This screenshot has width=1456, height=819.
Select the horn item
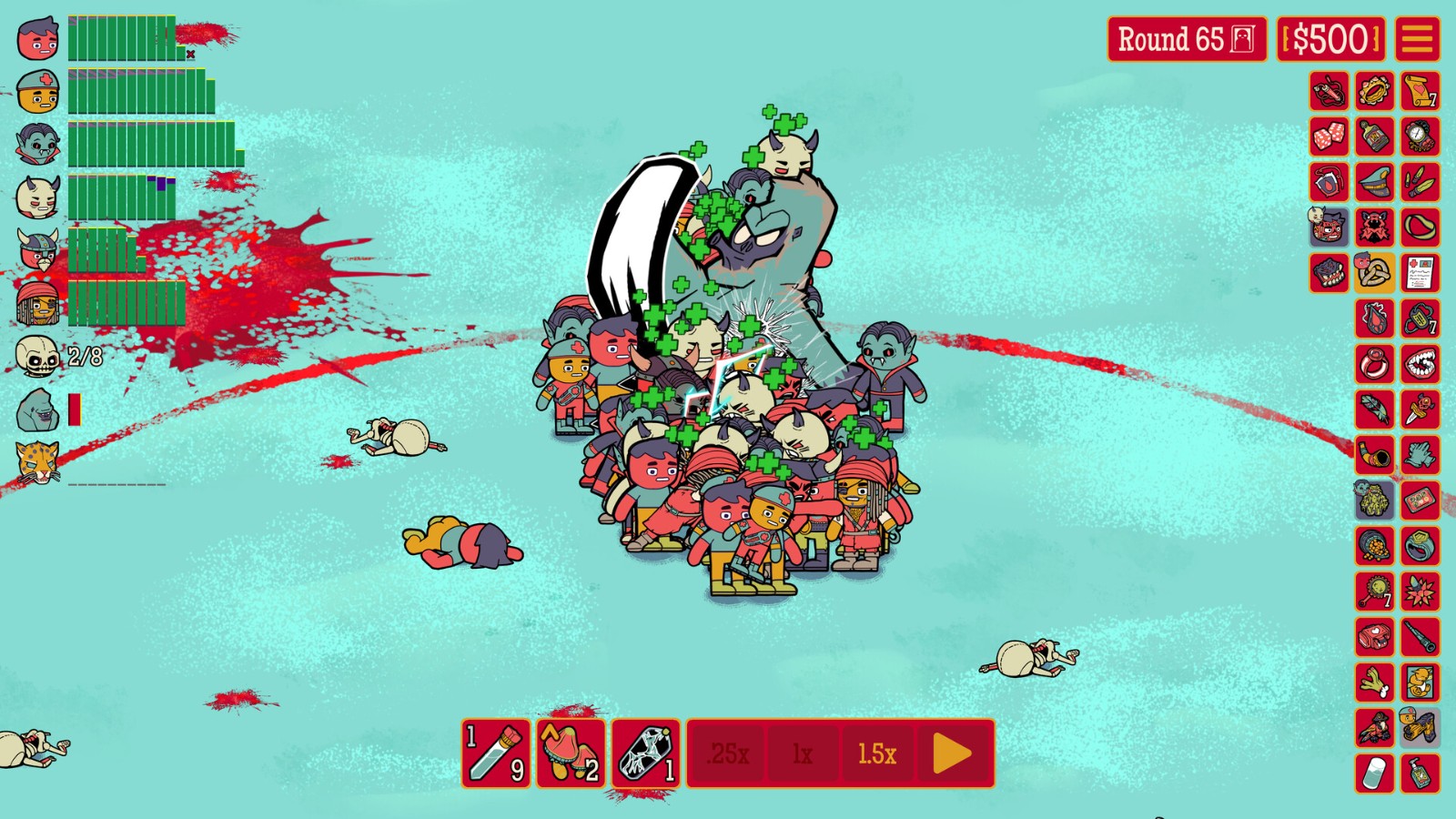coord(1374,455)
